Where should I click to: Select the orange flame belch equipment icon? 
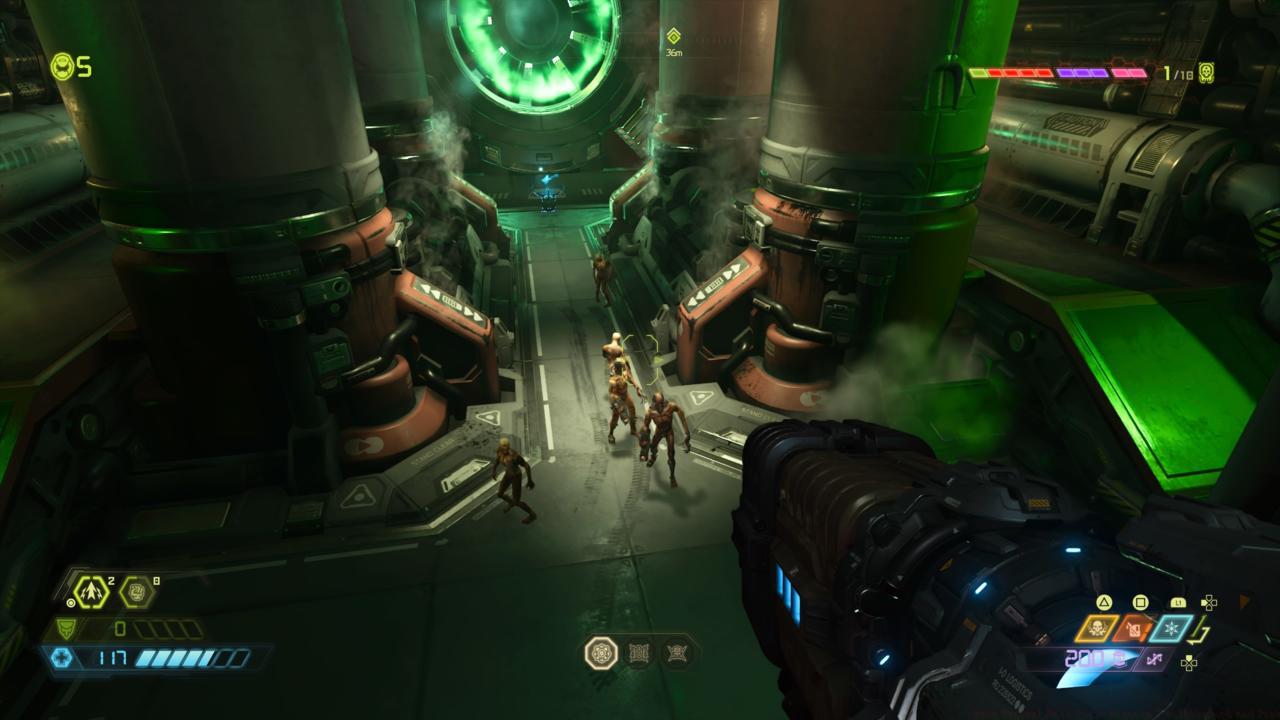tap(1132, 629)
